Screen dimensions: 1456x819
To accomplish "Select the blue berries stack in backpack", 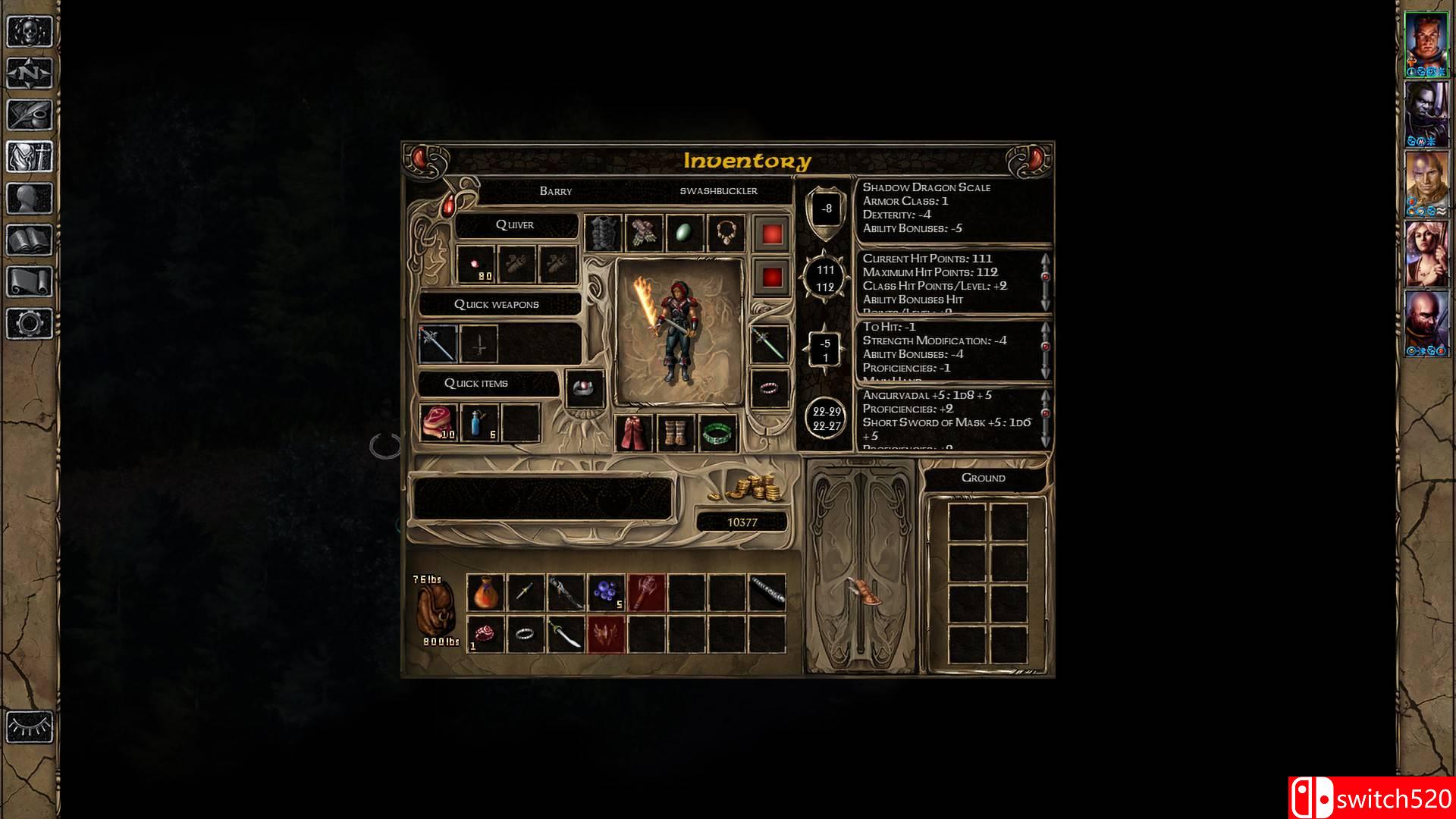I will 607,593.
